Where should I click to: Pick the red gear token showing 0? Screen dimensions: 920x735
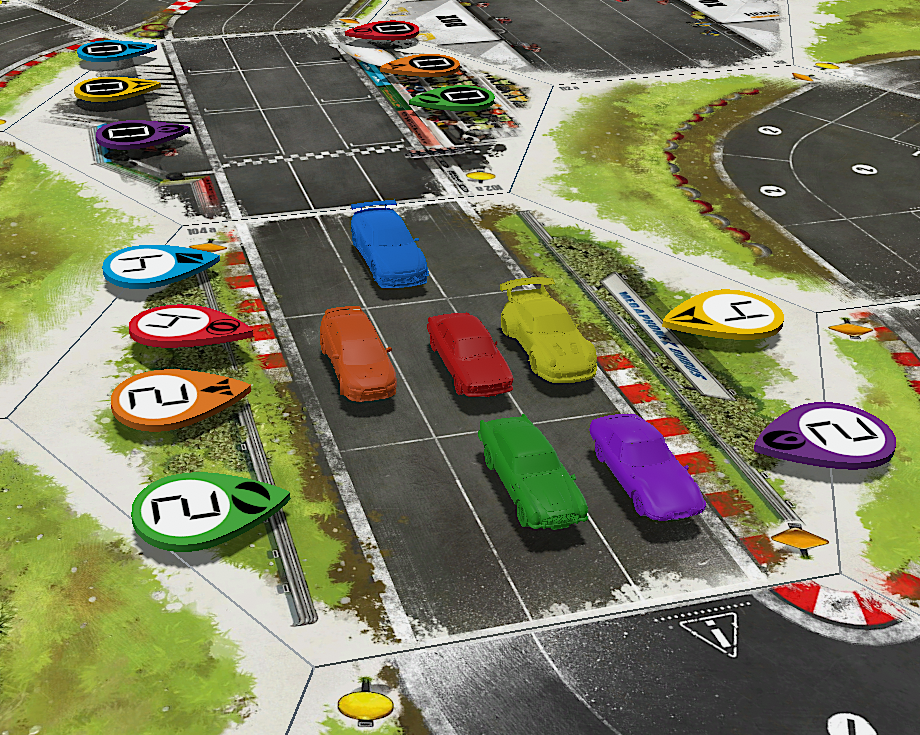(x=382, y=31)
